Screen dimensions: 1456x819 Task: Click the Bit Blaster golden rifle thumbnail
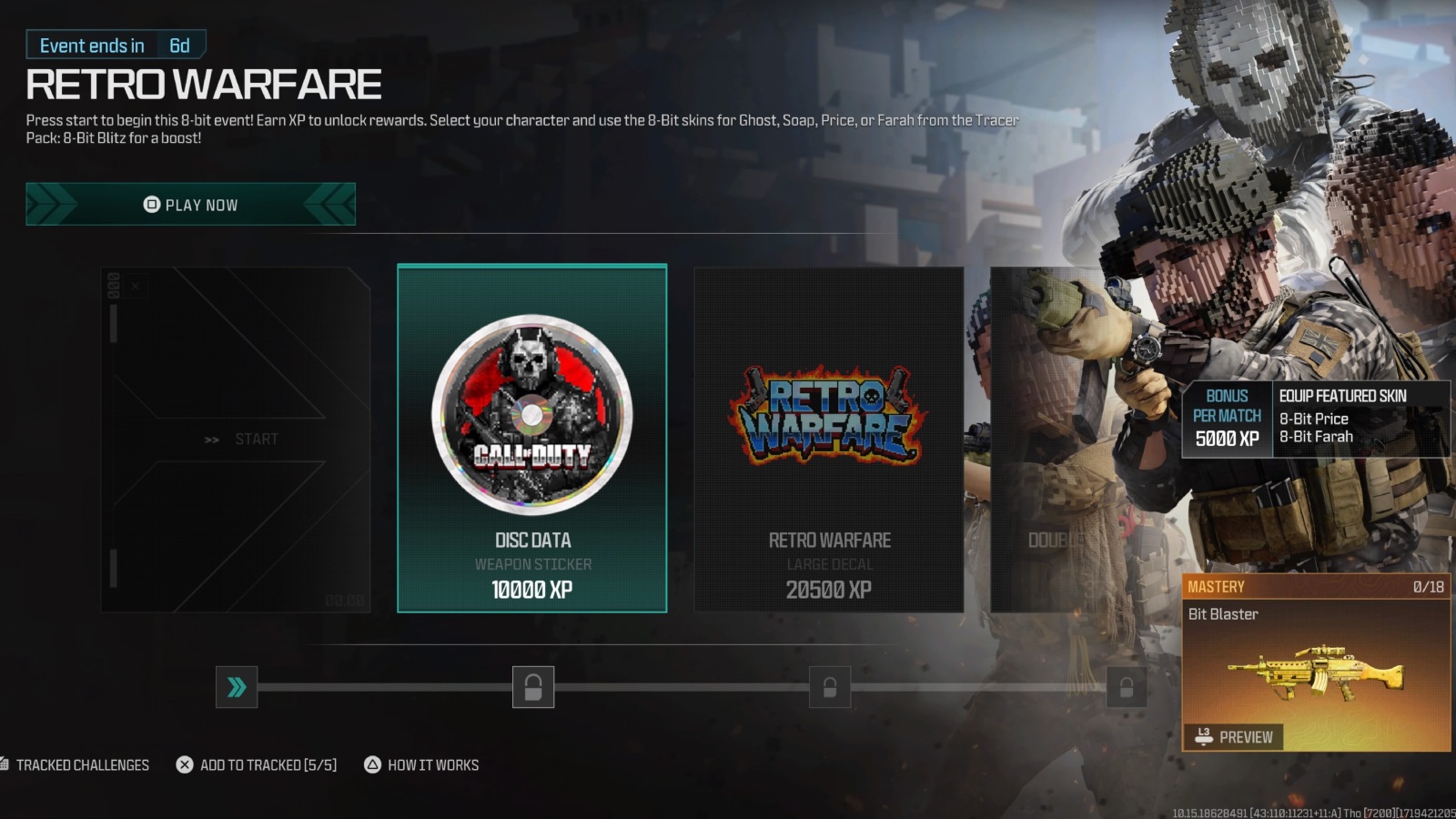coord(1319,673)
